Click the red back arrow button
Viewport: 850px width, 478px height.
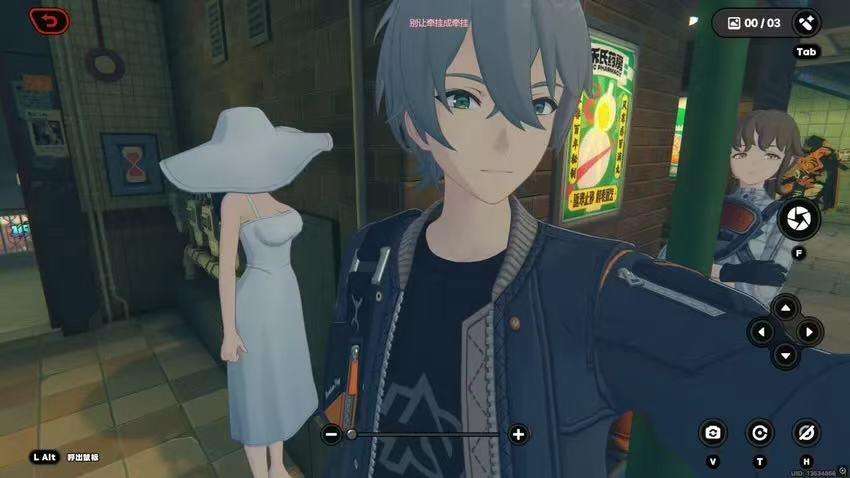coord(49,20)
